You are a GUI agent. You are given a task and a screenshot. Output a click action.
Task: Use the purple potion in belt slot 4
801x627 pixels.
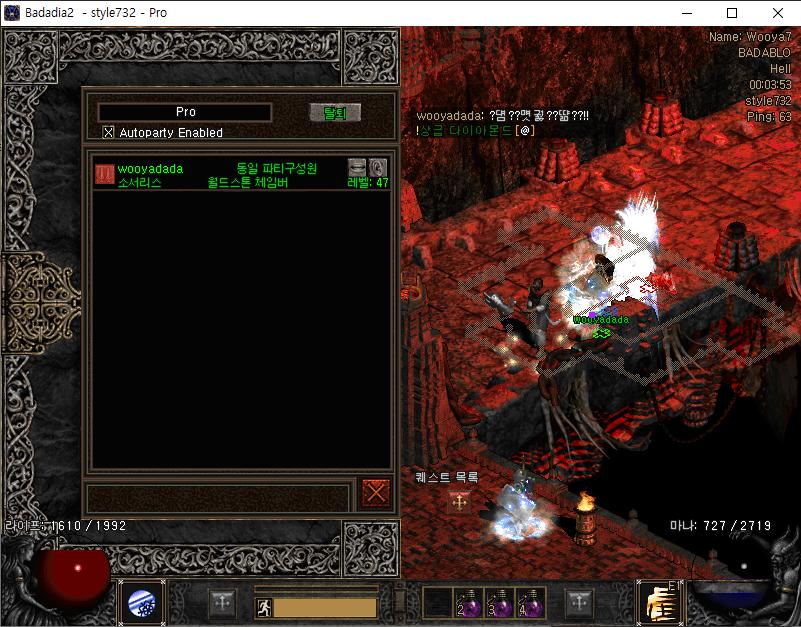click(x=531, y=602)
